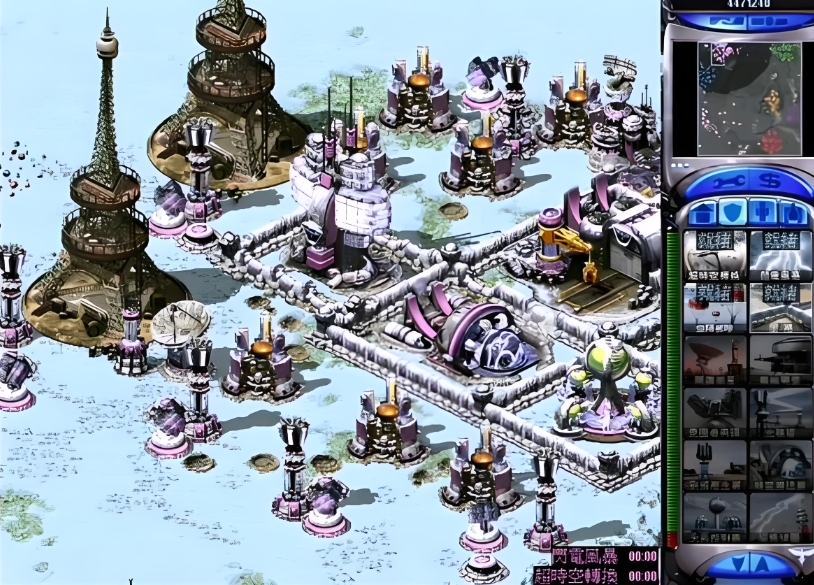This screenshot has height=585, width=814.
Task: Click the radar minimap
Action: point(735,99)
